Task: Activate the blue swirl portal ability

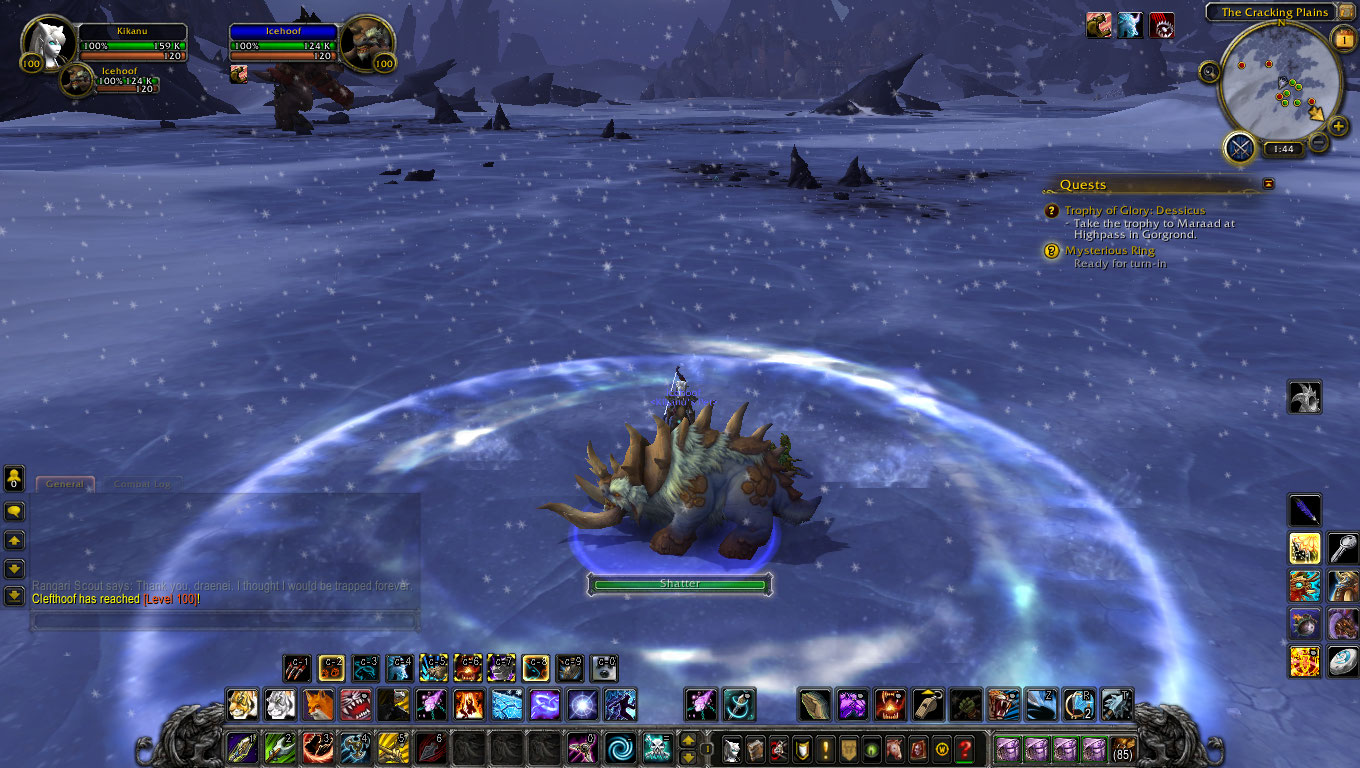Action: point(619,747)
